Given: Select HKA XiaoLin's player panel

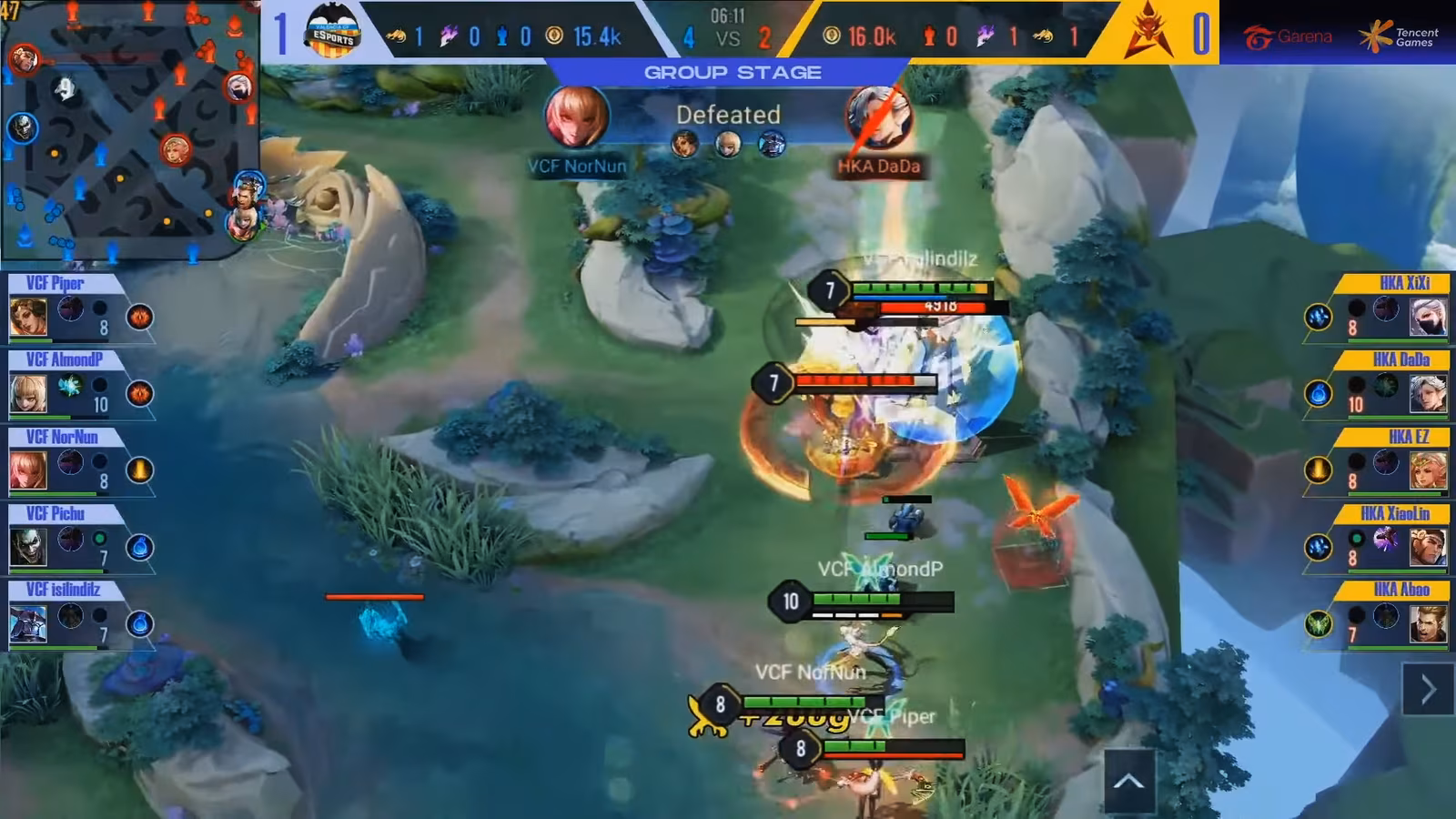Looking at the screenshot, I should [x=1376, y=536].
